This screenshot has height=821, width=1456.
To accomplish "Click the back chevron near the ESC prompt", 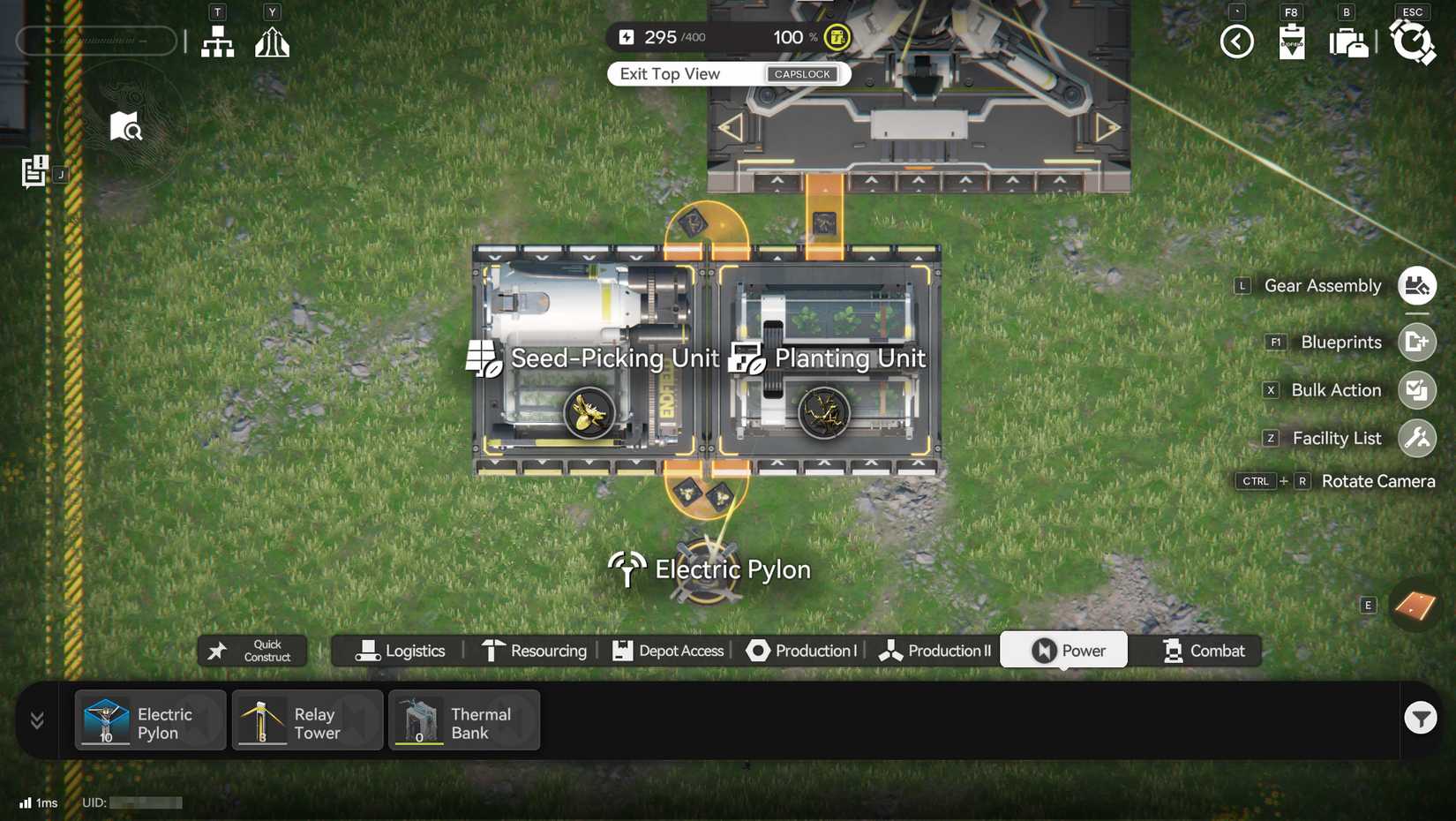I will (x=1236, y=41).
